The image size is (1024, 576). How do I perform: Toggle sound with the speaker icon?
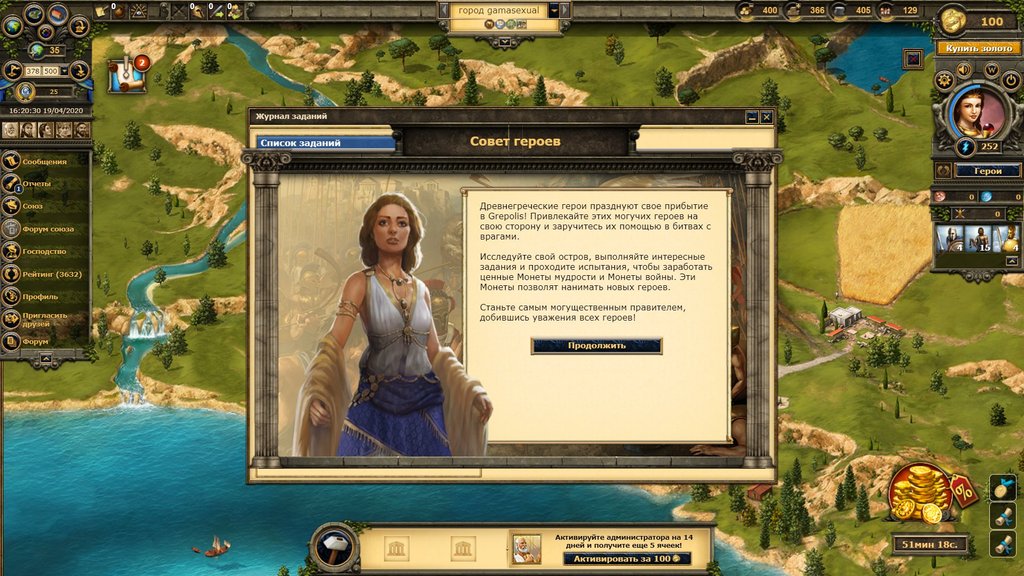coord(965,70)
